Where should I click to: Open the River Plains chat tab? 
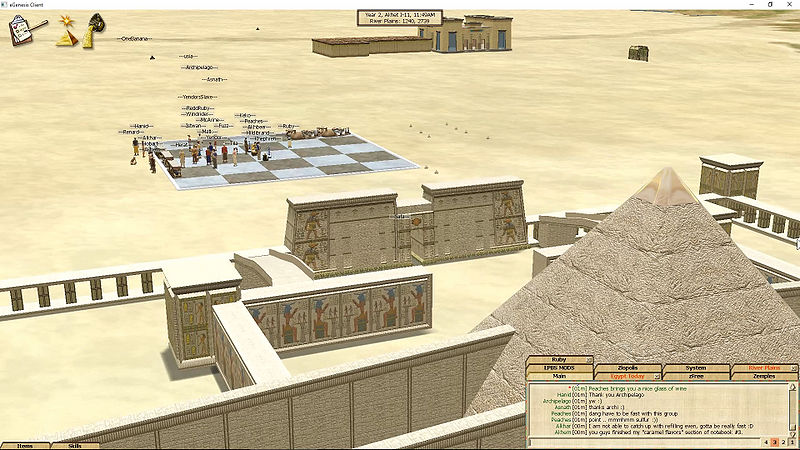[763, 368]
